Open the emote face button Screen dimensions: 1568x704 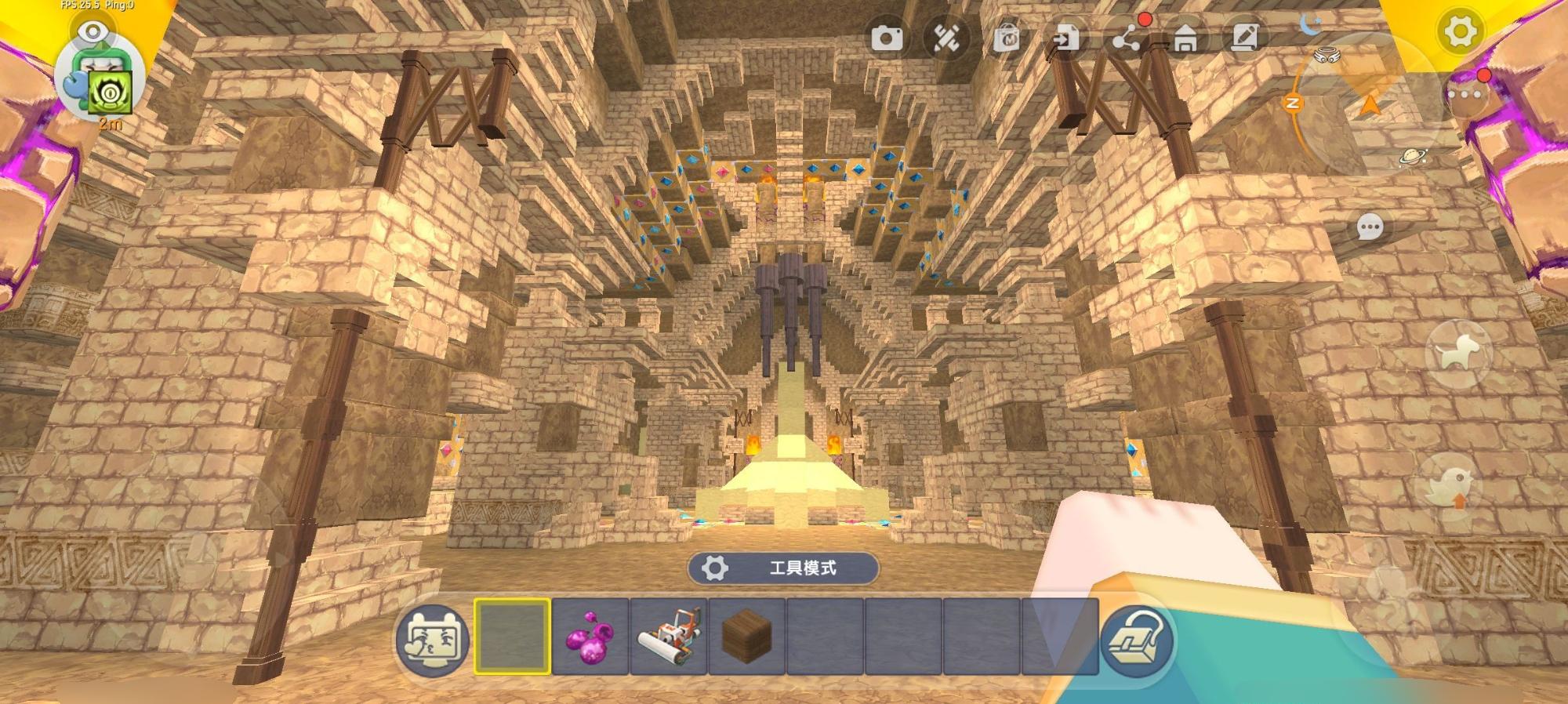point(434,639)
